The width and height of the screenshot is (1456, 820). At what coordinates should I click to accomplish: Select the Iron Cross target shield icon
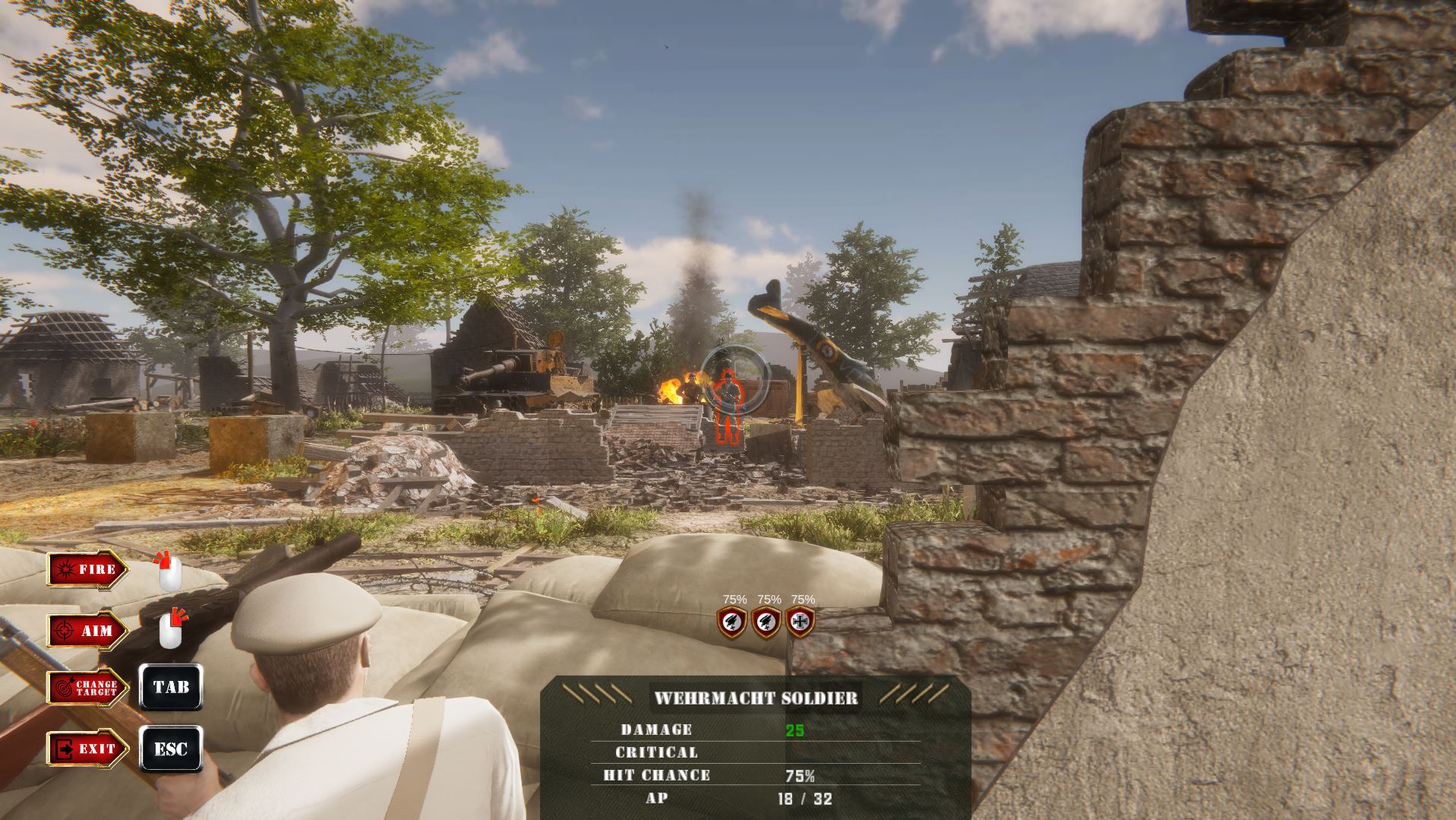801,622
